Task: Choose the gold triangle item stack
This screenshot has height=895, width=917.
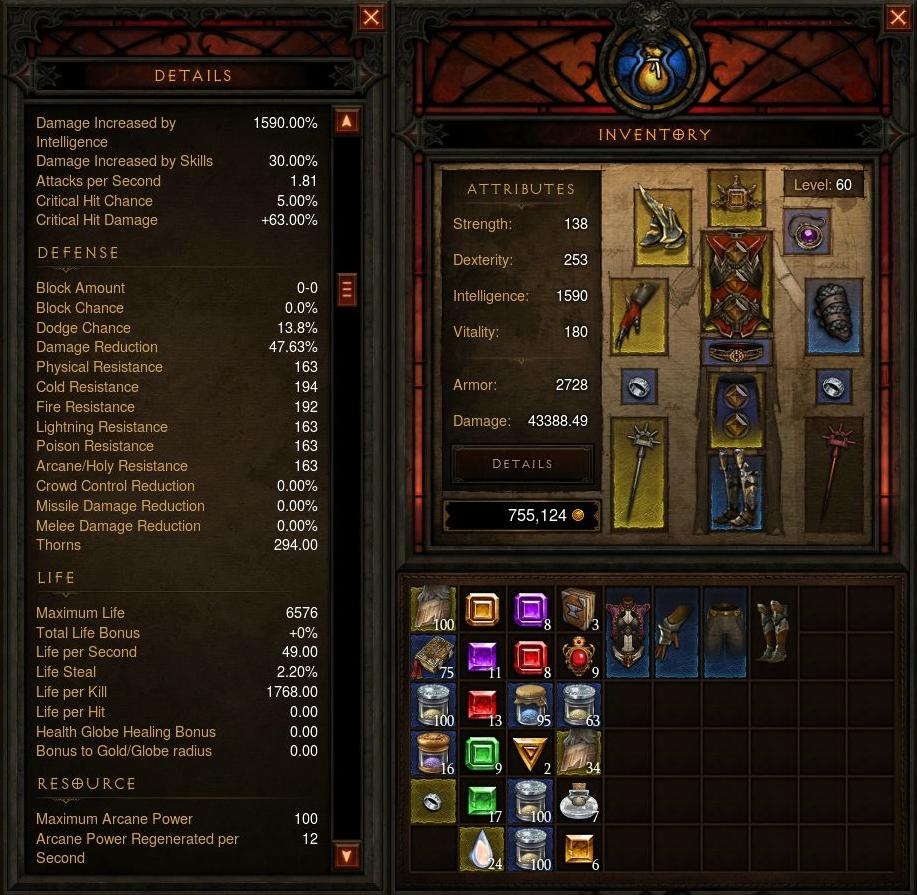Action: 530,753
